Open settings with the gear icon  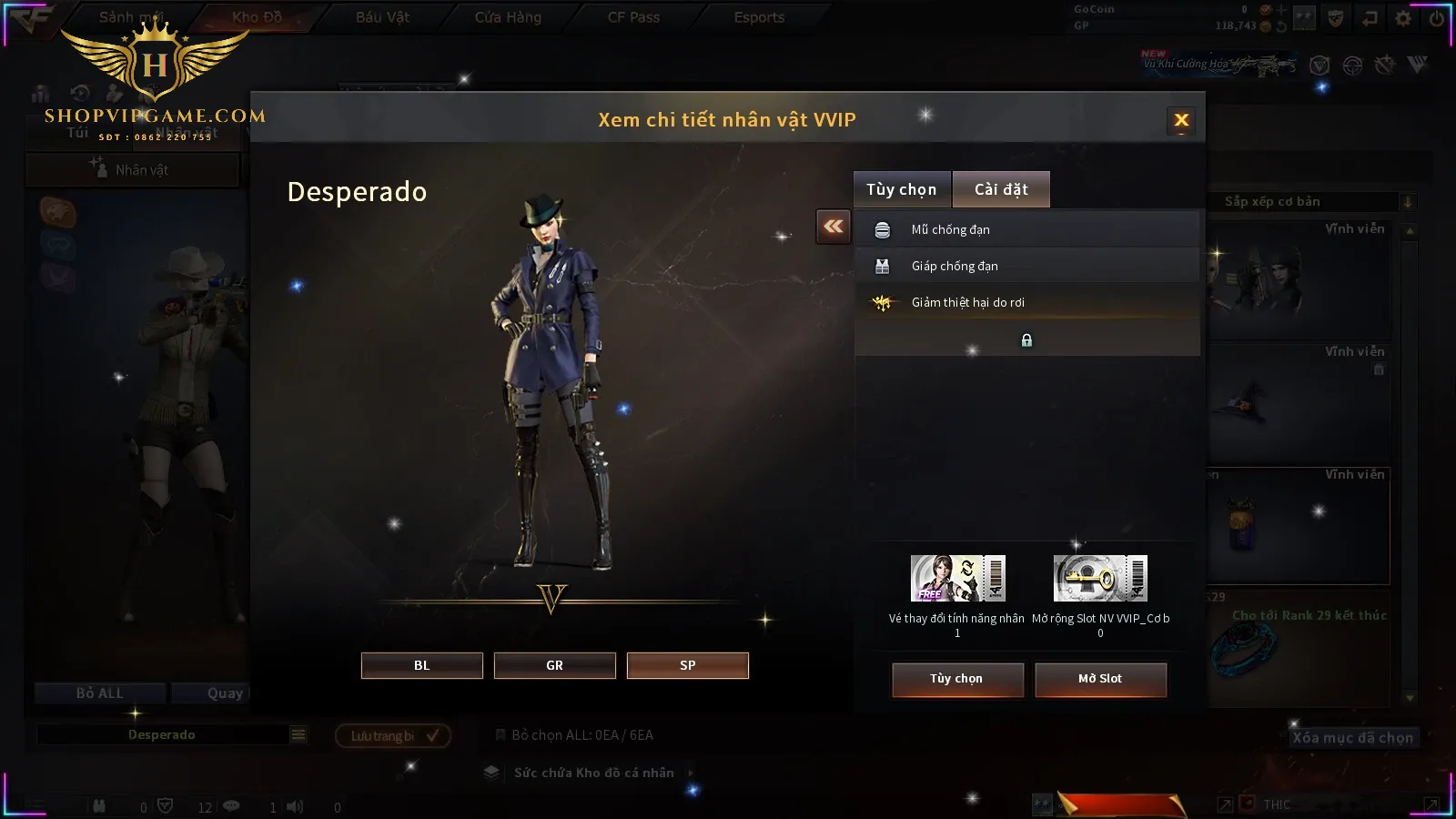pos(1403,18)
